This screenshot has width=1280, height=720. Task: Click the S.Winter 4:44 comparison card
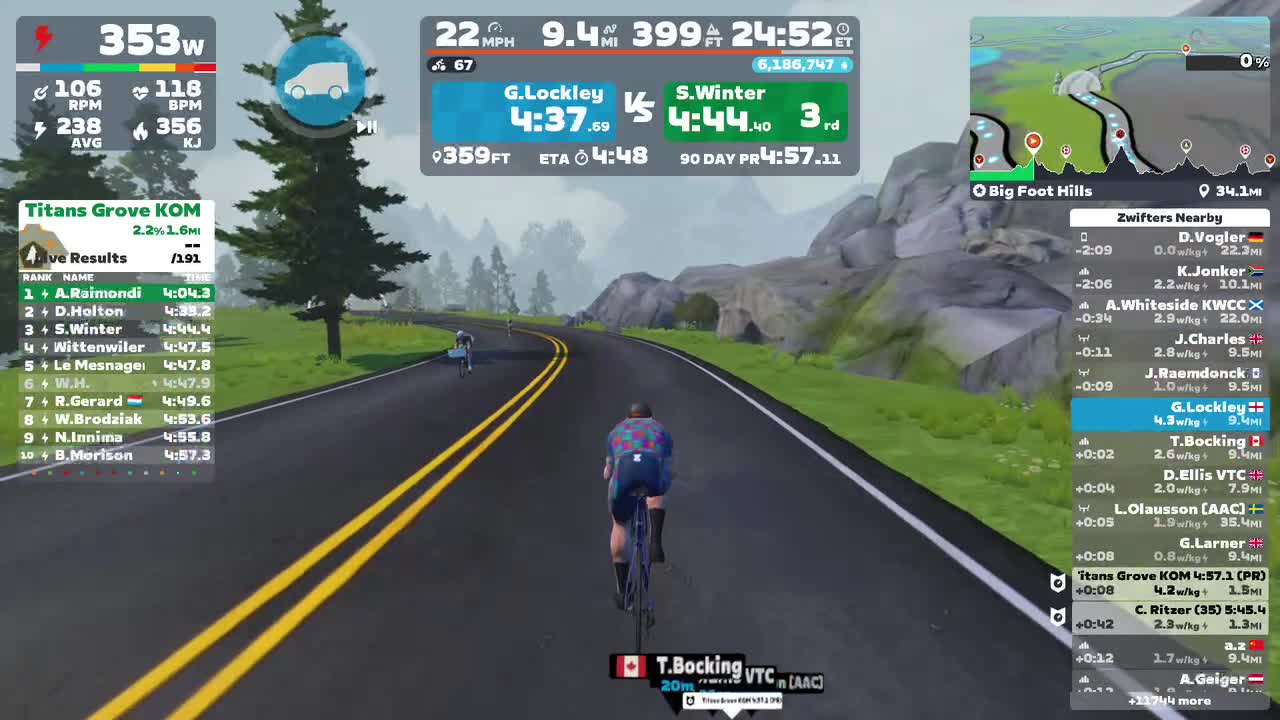755,110
